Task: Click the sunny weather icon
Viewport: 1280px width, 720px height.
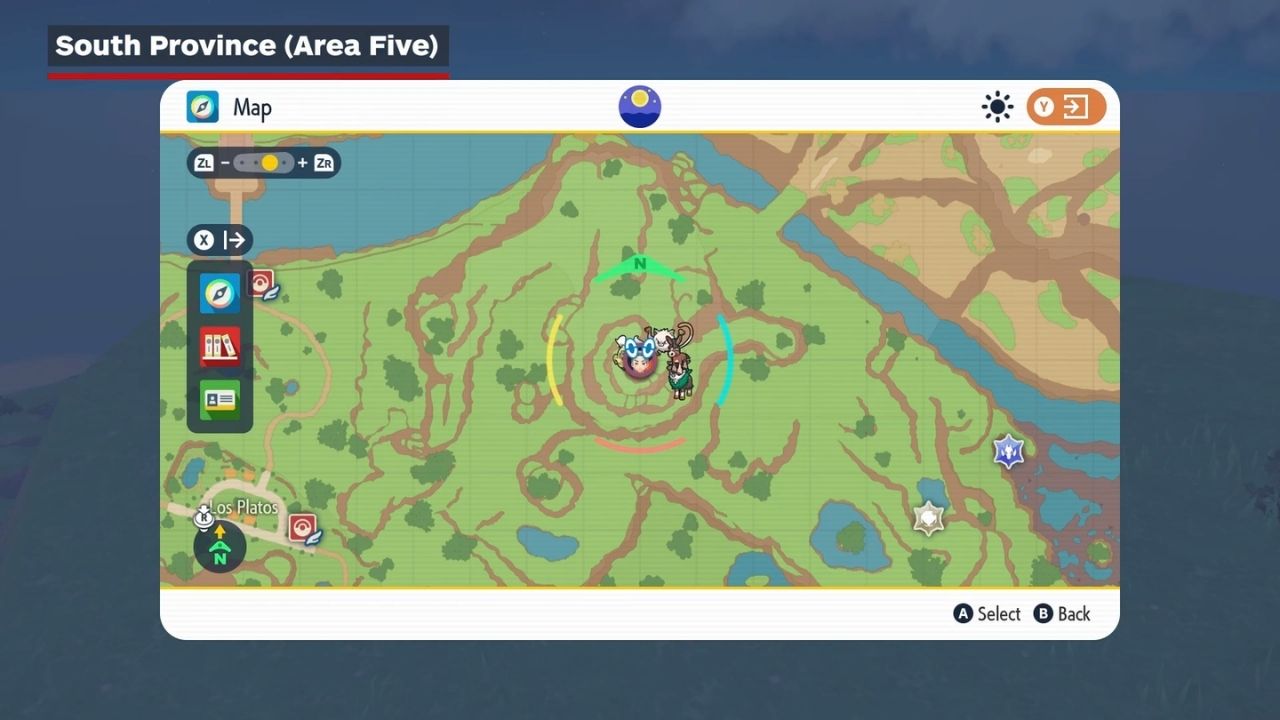Action: (x=997, y=107)
